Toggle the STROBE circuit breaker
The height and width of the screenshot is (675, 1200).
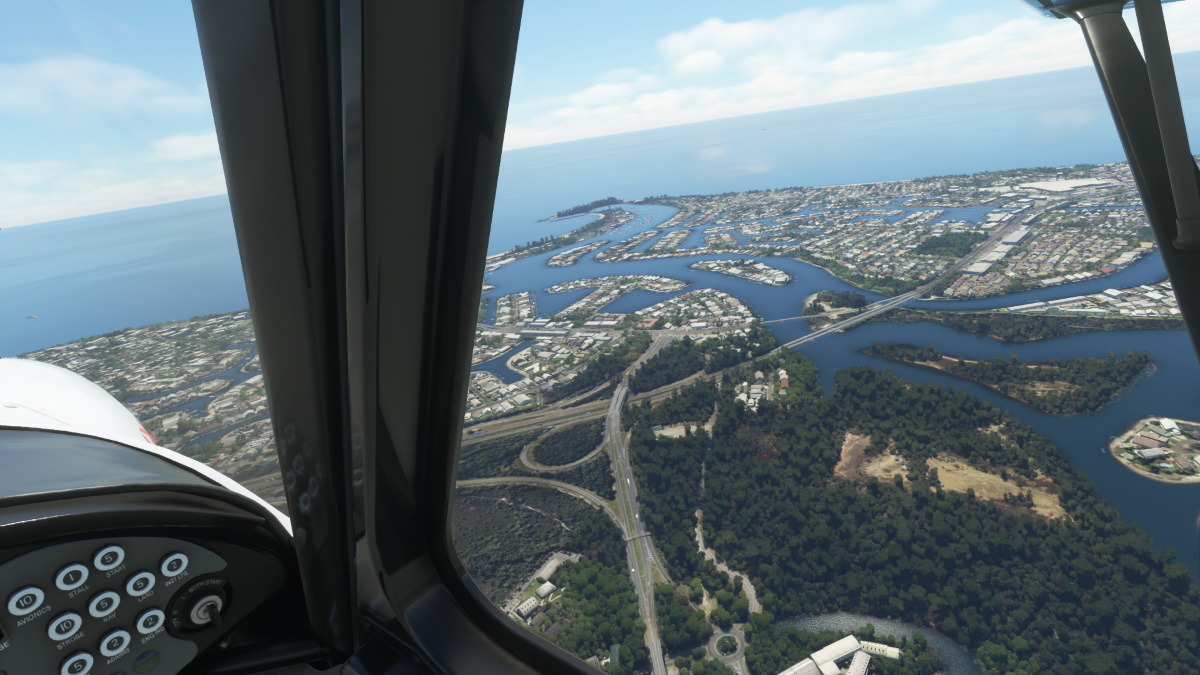(65, 626)
